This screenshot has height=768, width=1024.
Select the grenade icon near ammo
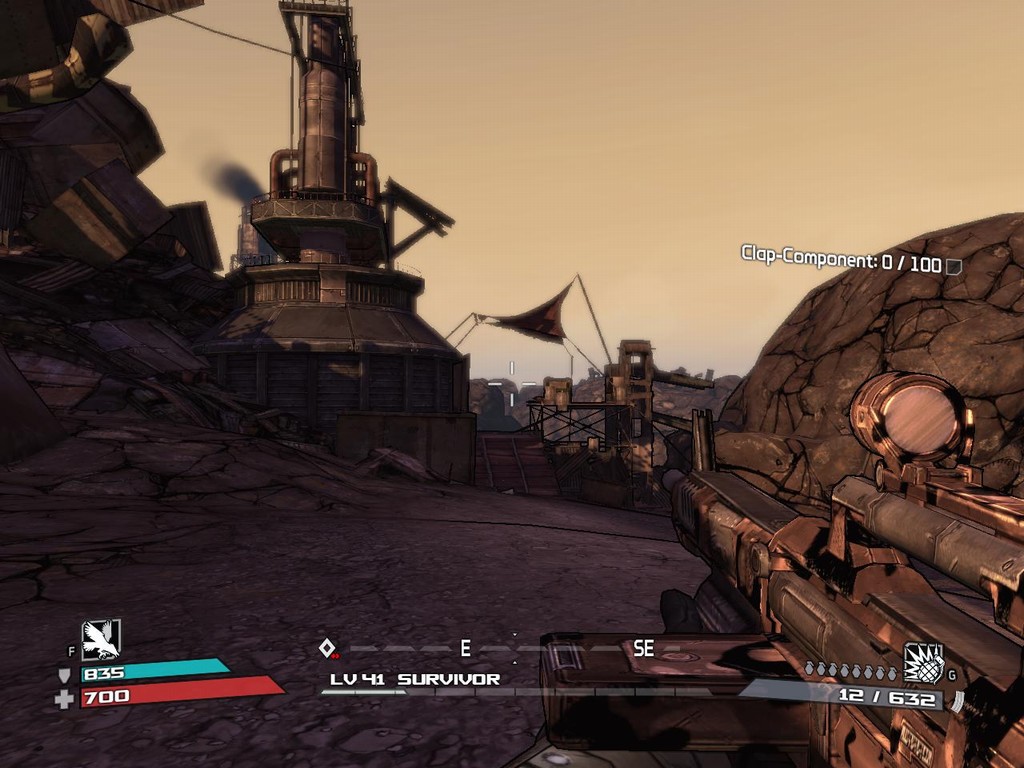(x=923, y=663)
